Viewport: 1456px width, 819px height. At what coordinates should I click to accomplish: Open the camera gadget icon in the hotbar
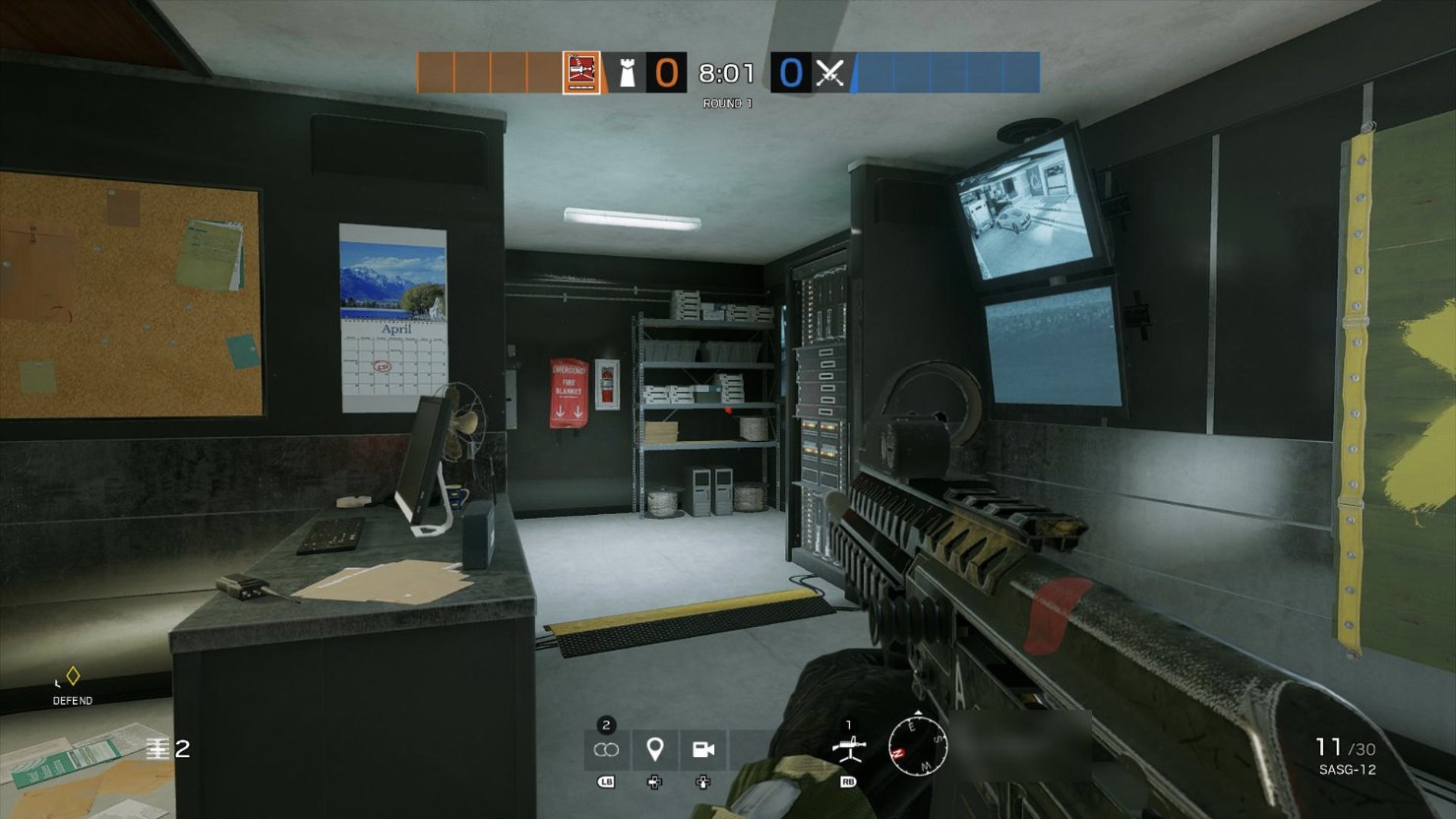702,749
